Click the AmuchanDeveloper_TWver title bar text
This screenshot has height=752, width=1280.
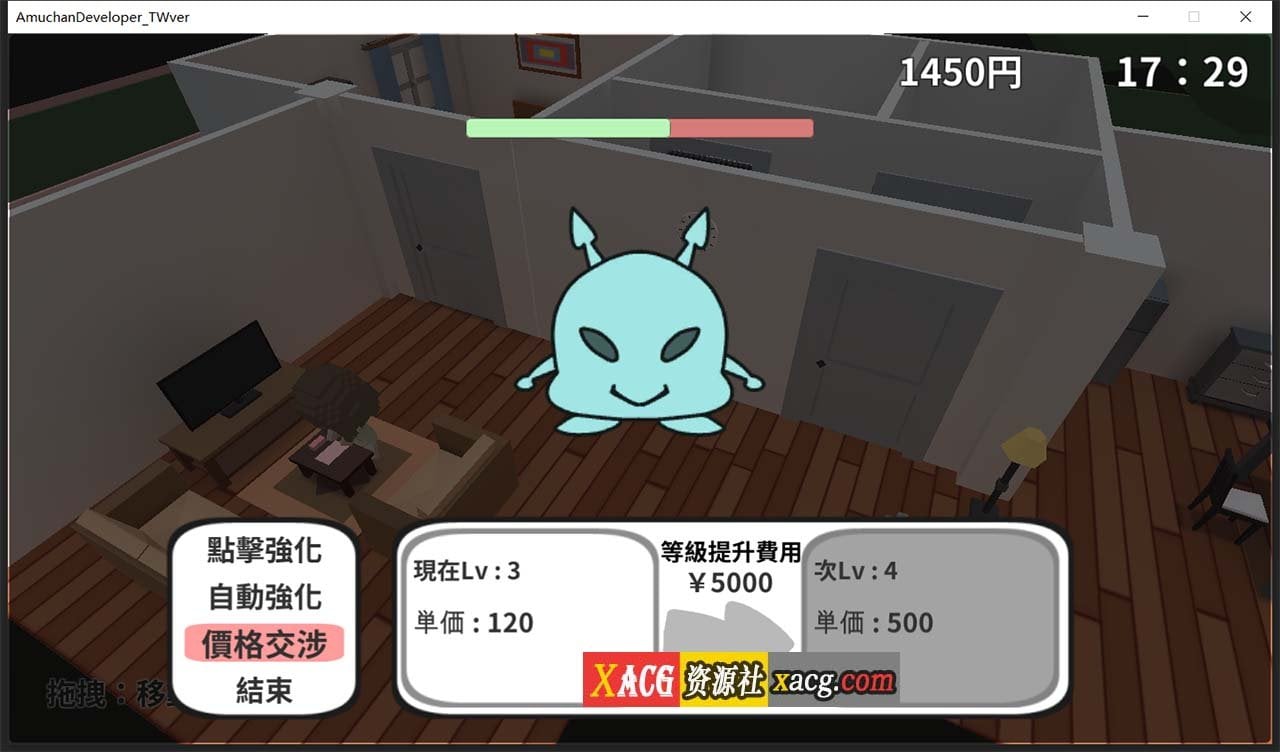pyautogui.click(x=100, y=17)
